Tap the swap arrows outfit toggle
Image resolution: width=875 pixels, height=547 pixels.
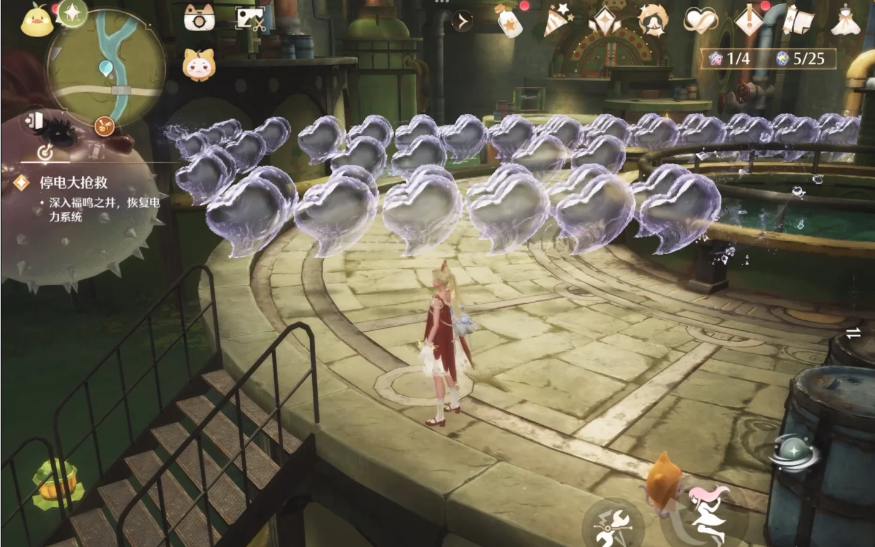click(x=853, y=332)
